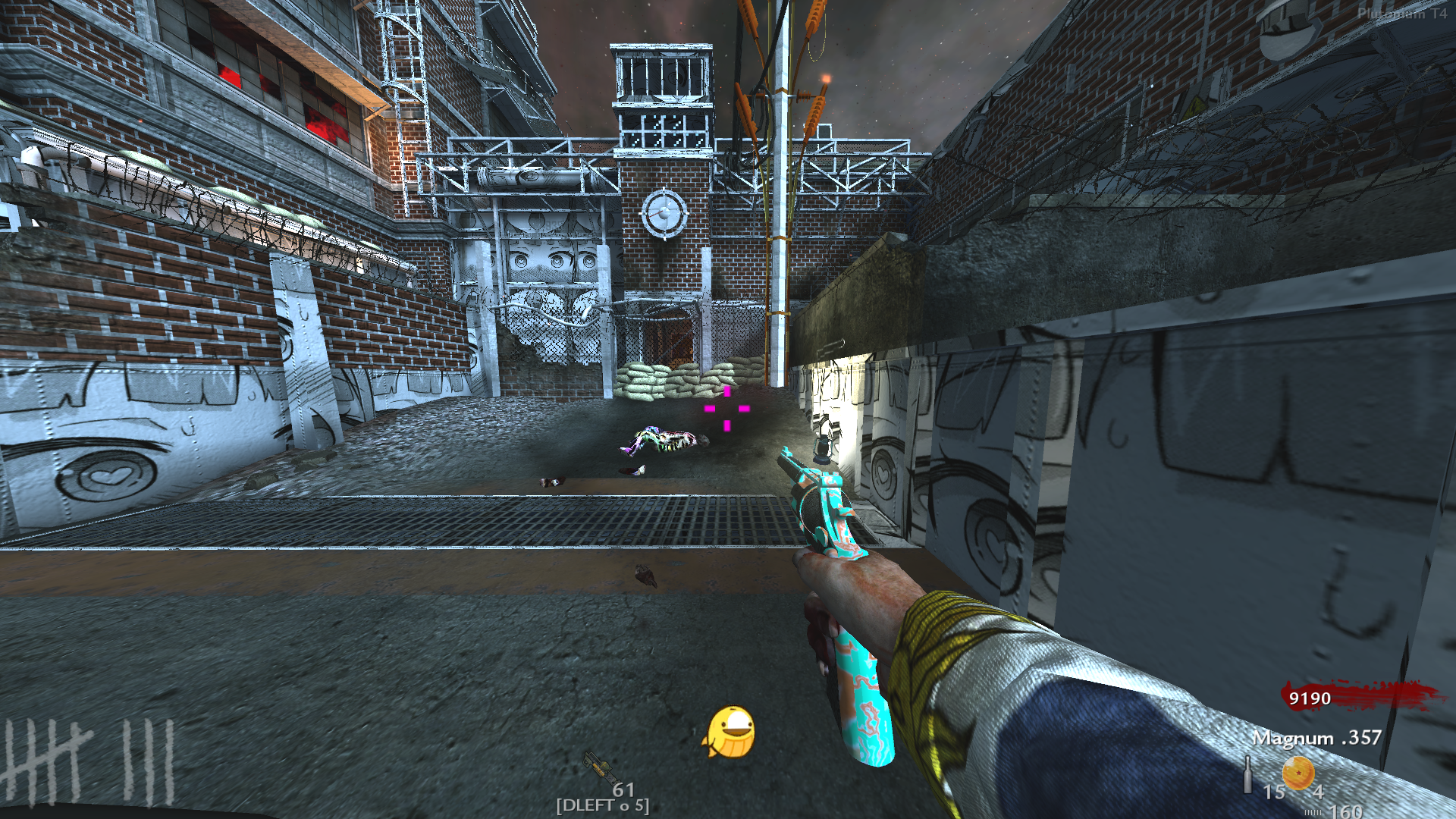1456x819 pixels.
Task: Click the Magnum .357 weapon name
Action: click(1316, 738)
